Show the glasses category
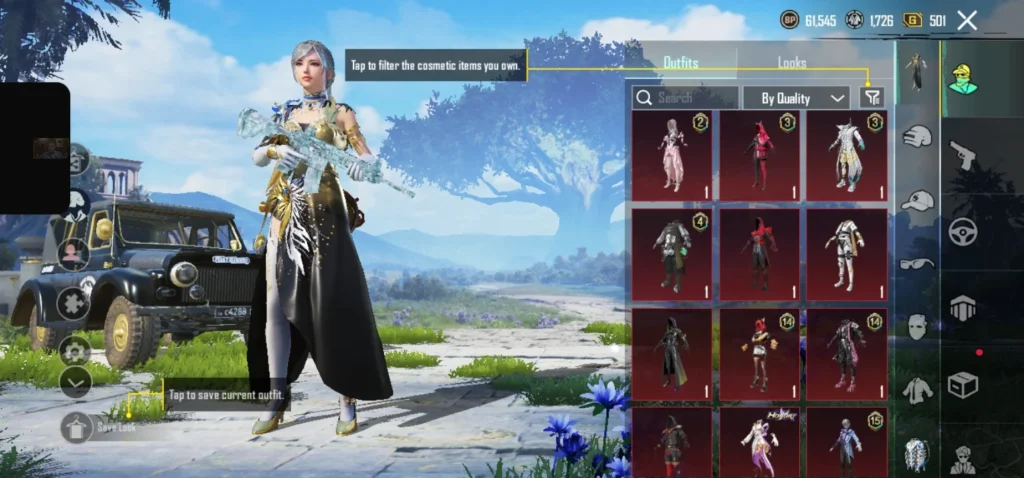 click(x=917, y=264)
